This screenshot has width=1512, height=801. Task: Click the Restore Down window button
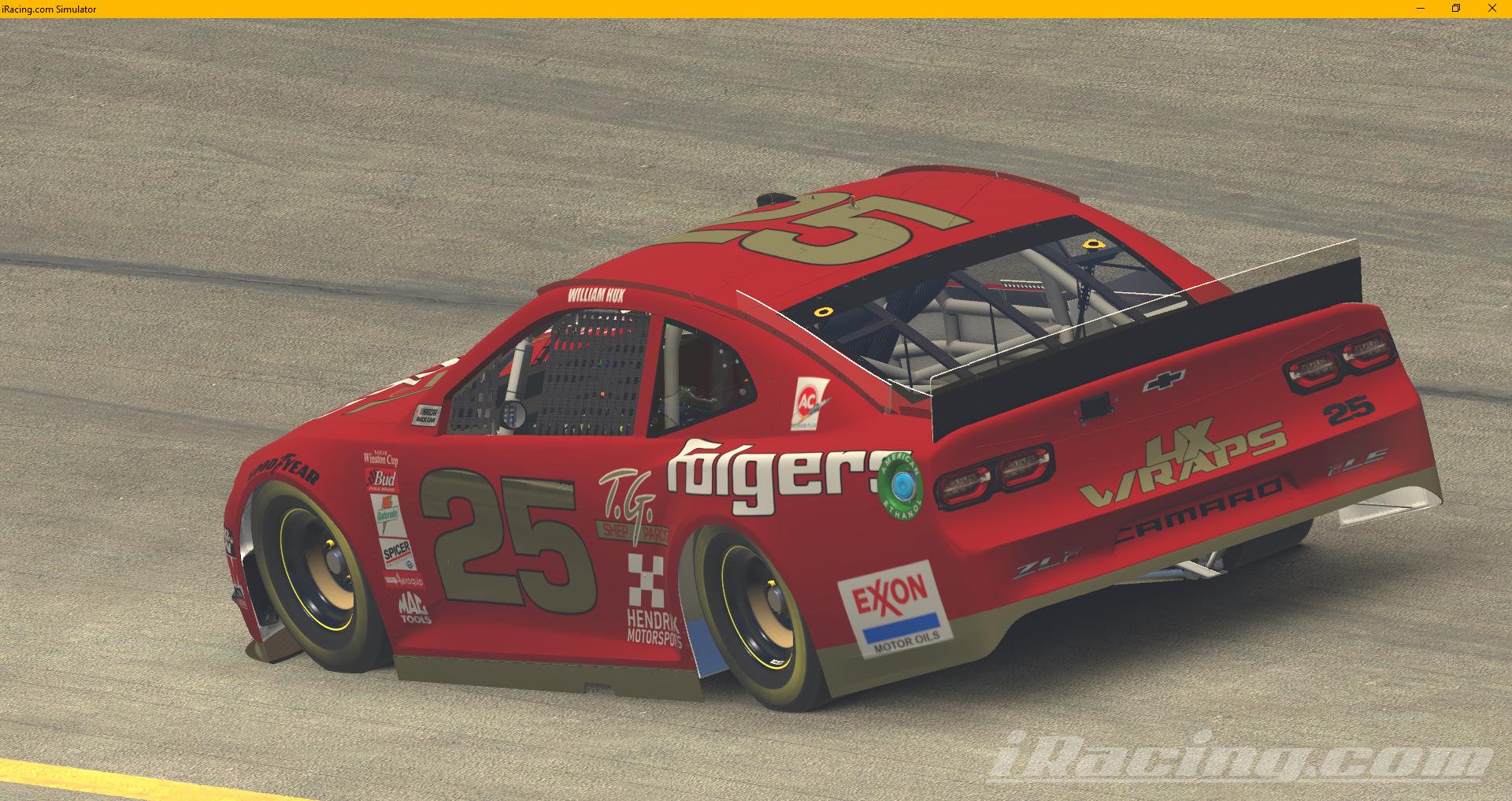click(1455, 9)
